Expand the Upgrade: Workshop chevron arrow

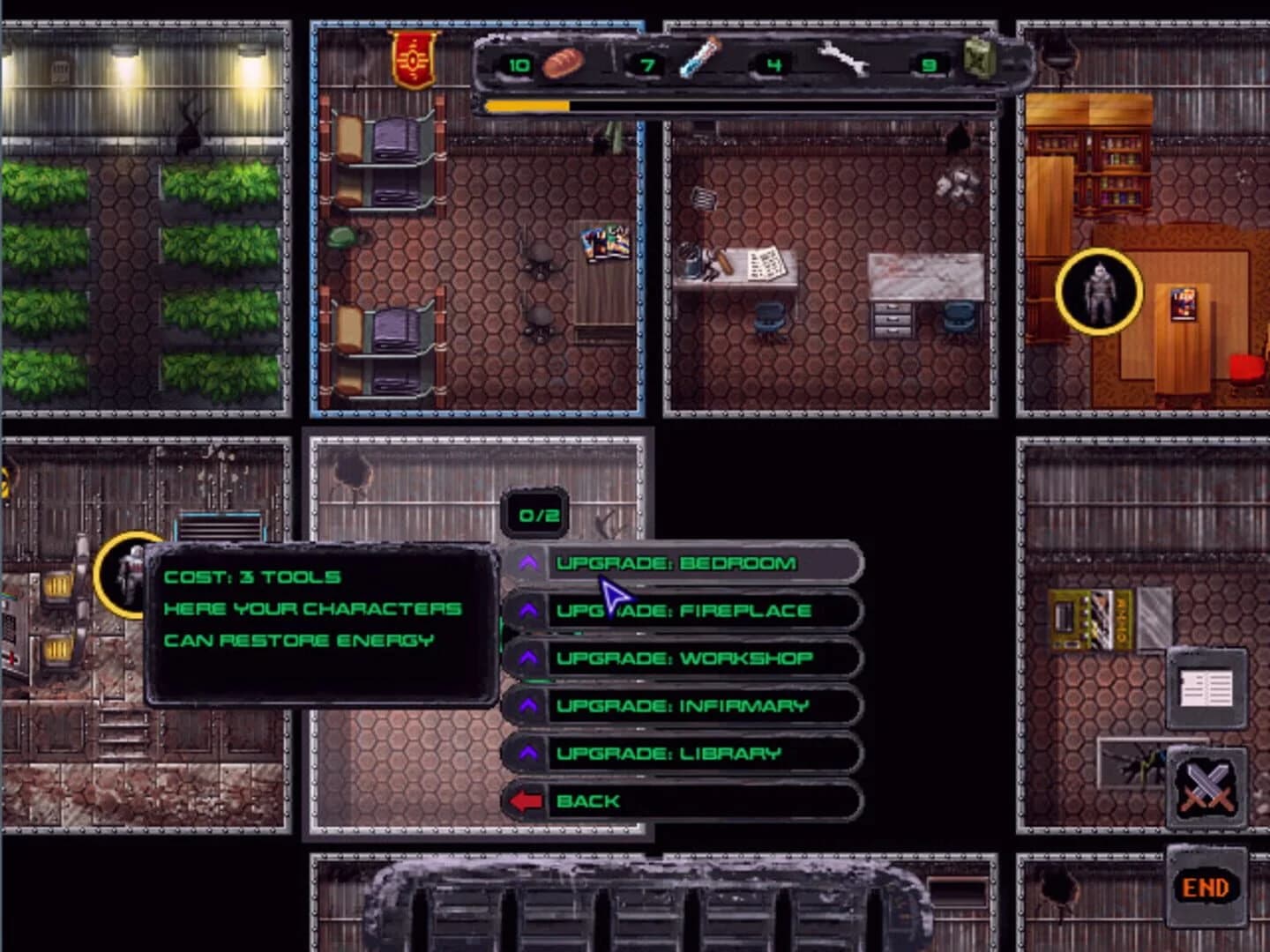click(529, 658)
